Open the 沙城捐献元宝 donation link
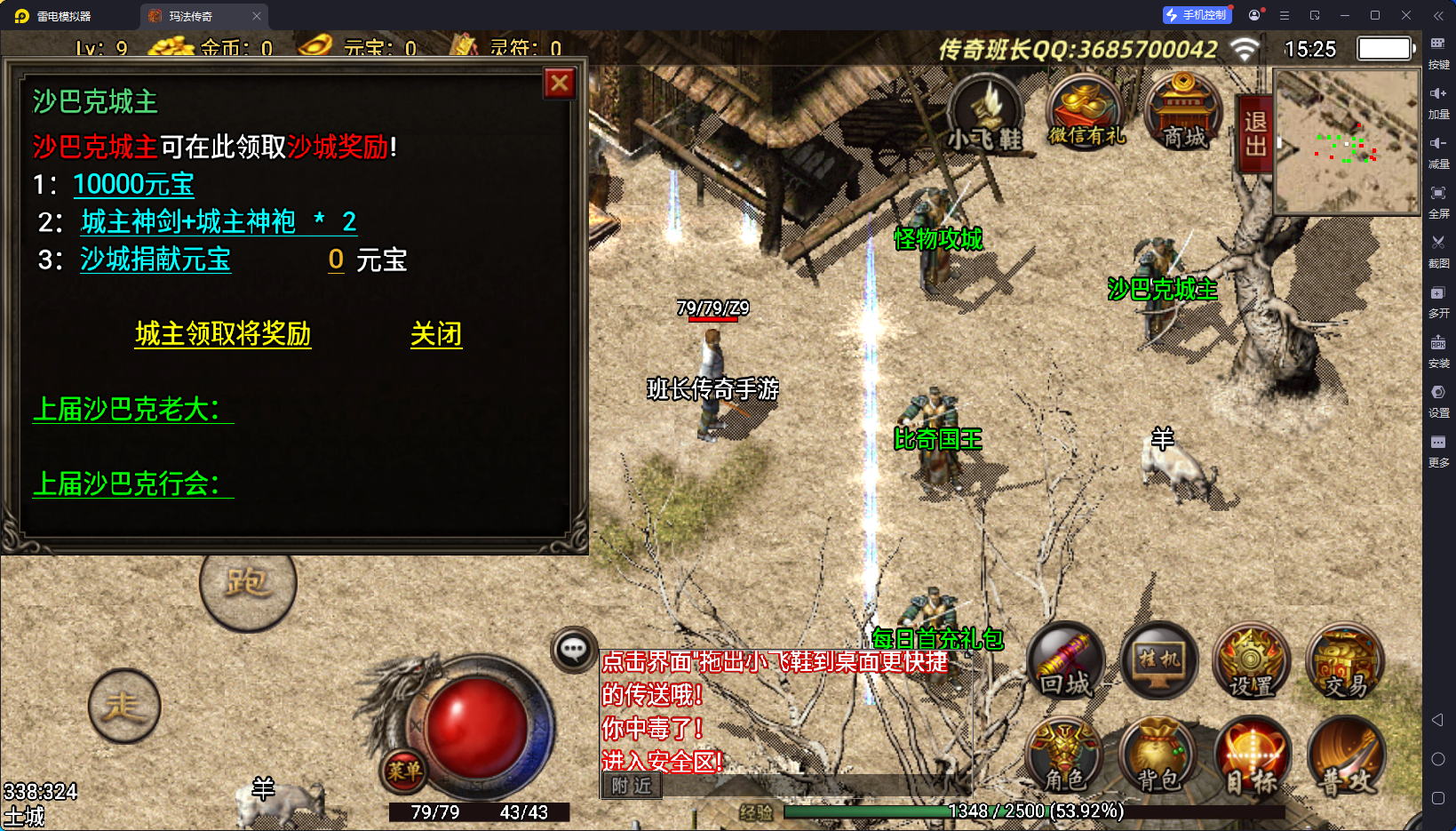The image size is (1456, 831). [155, 260]
